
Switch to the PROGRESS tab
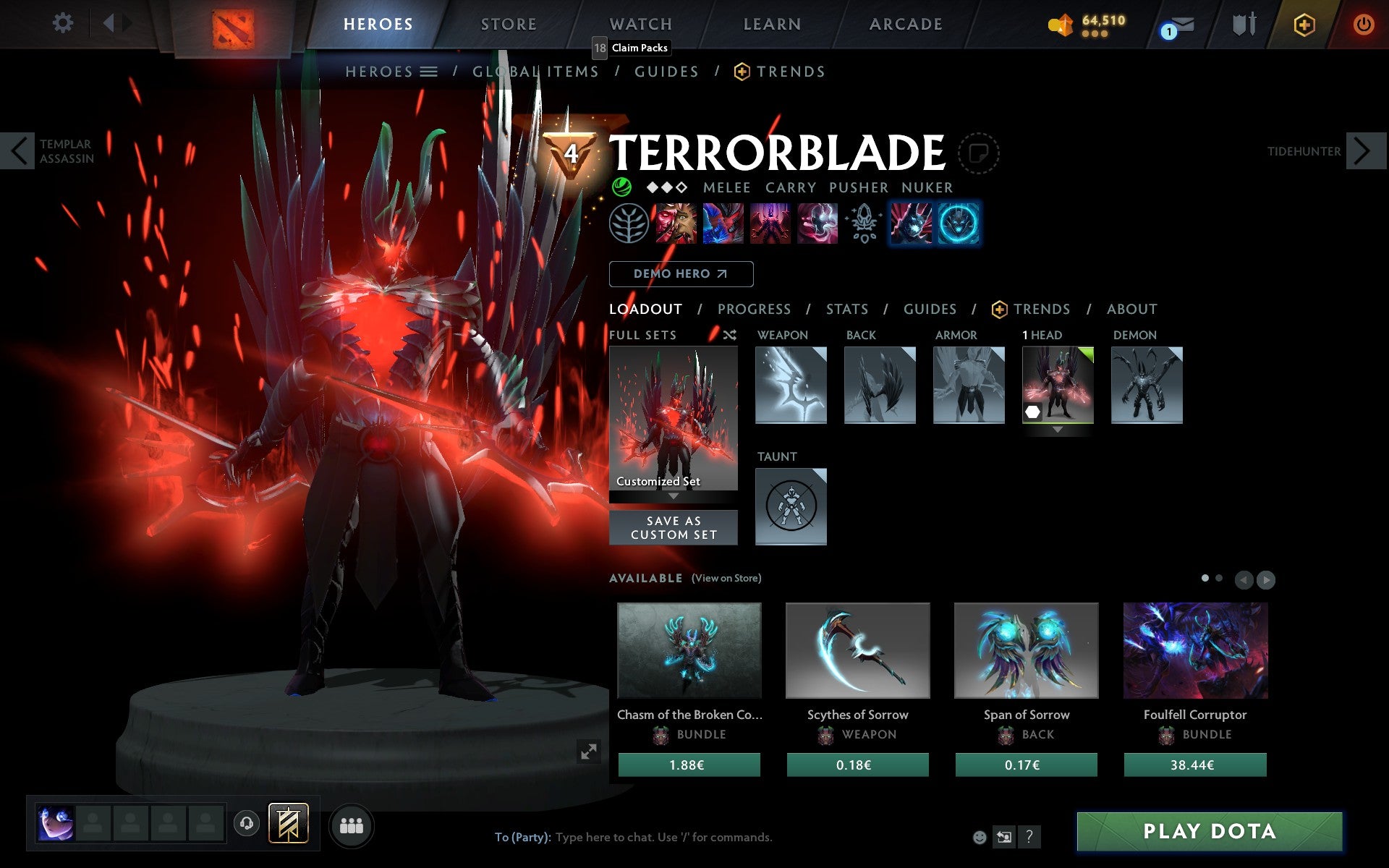click(754, 309)
